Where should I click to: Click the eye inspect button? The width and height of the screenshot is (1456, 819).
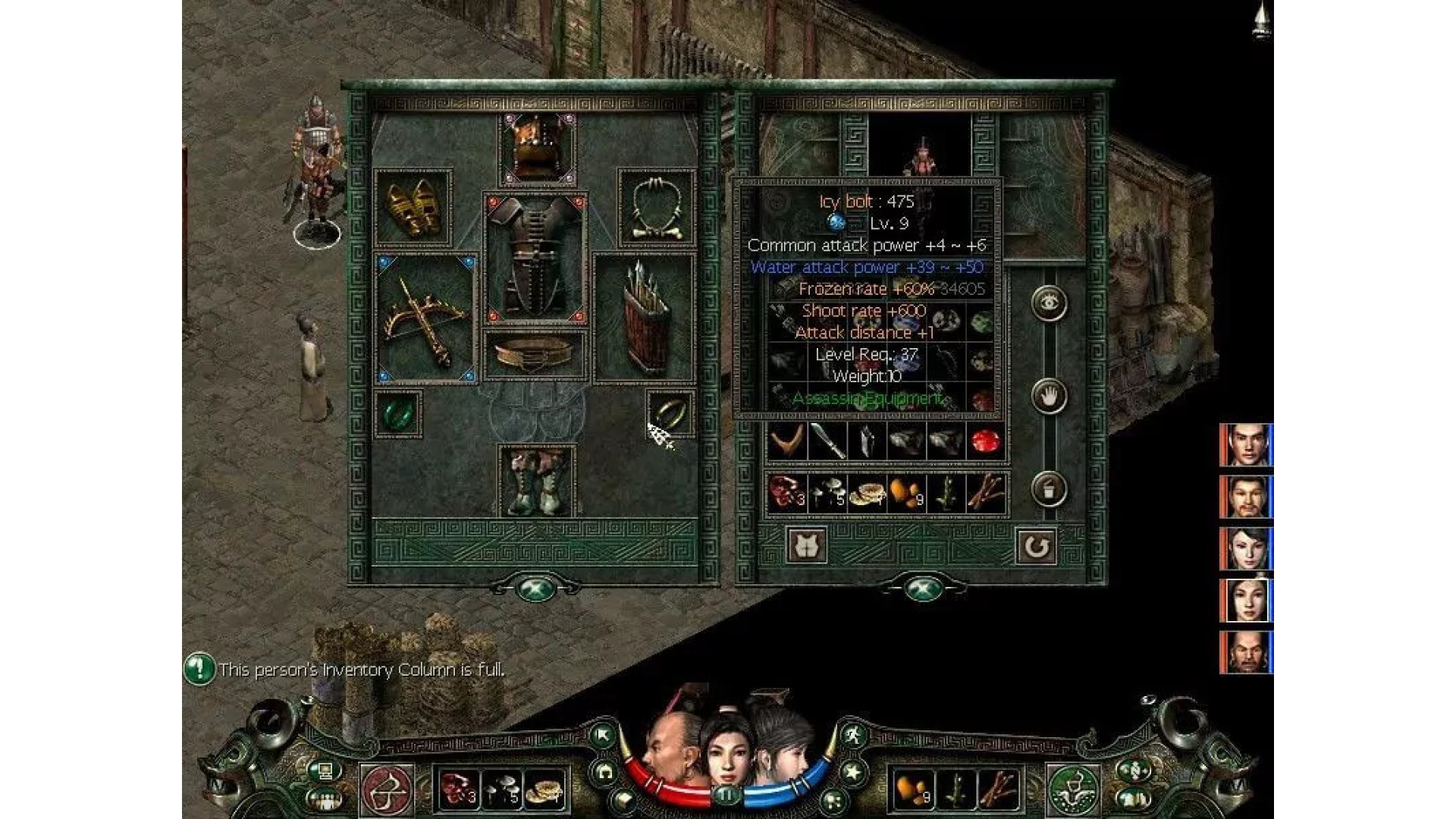coord(1050,303)
